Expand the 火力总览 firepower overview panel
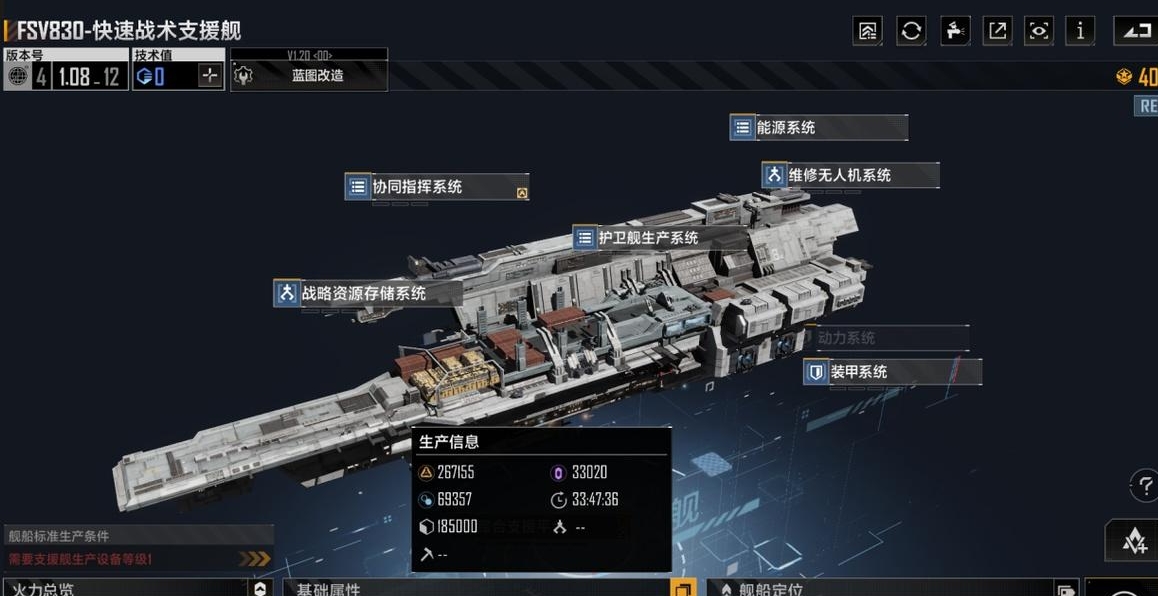Viewport: 1158px width, 596px height. pyautogui.click(x=260, y=589)
